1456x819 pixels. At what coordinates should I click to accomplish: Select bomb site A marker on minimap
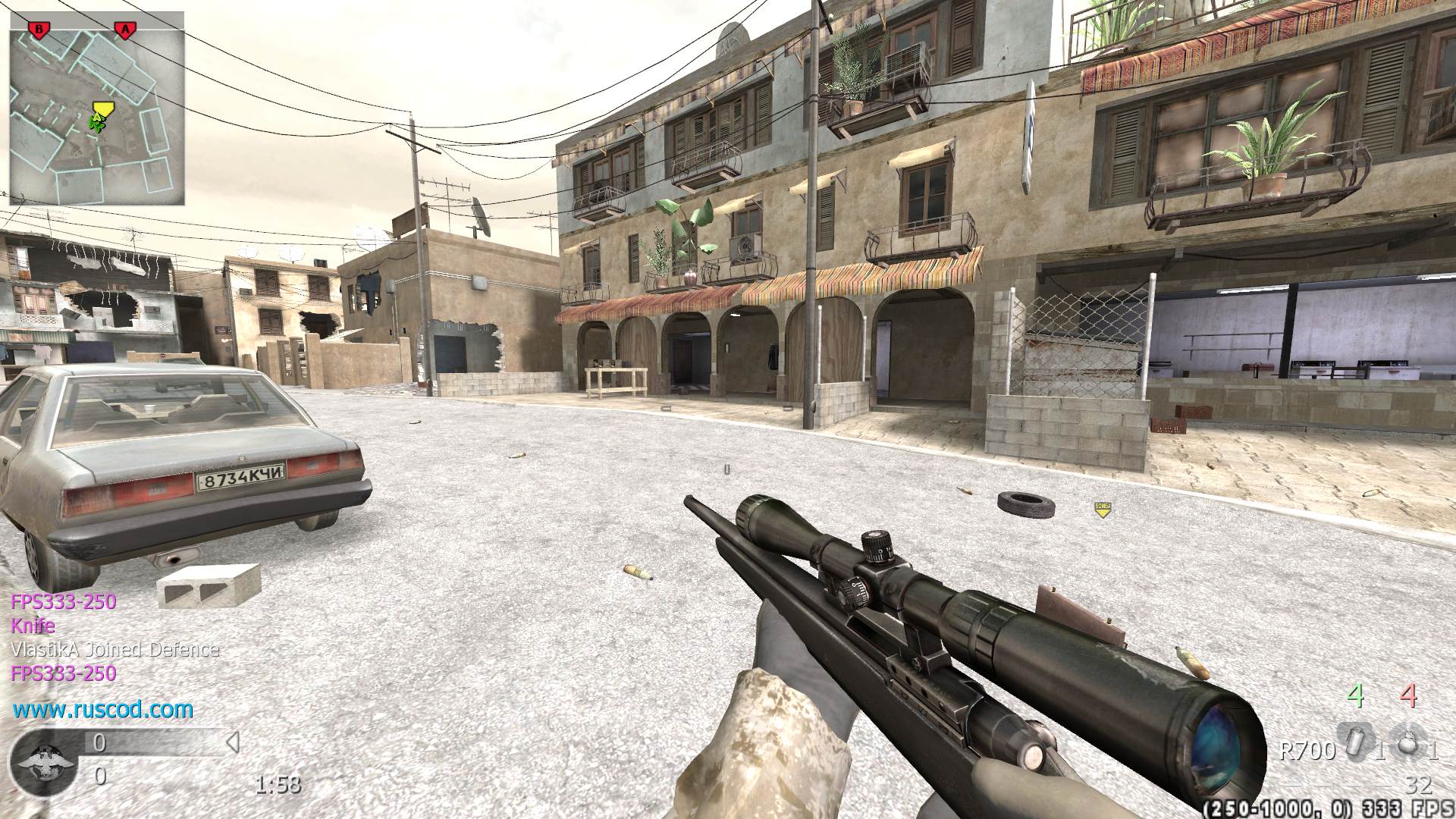[x=124, y=30]
